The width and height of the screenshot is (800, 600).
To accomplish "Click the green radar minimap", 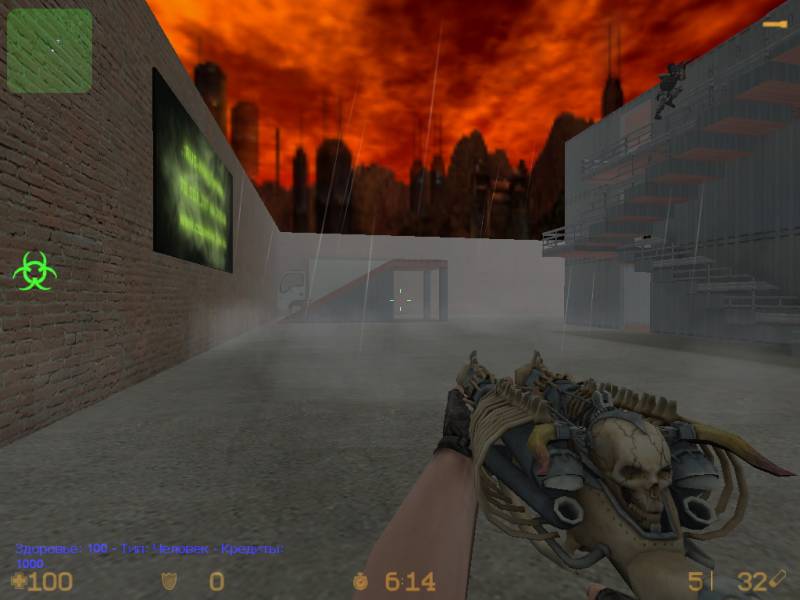I will click(x=49, y=51).
